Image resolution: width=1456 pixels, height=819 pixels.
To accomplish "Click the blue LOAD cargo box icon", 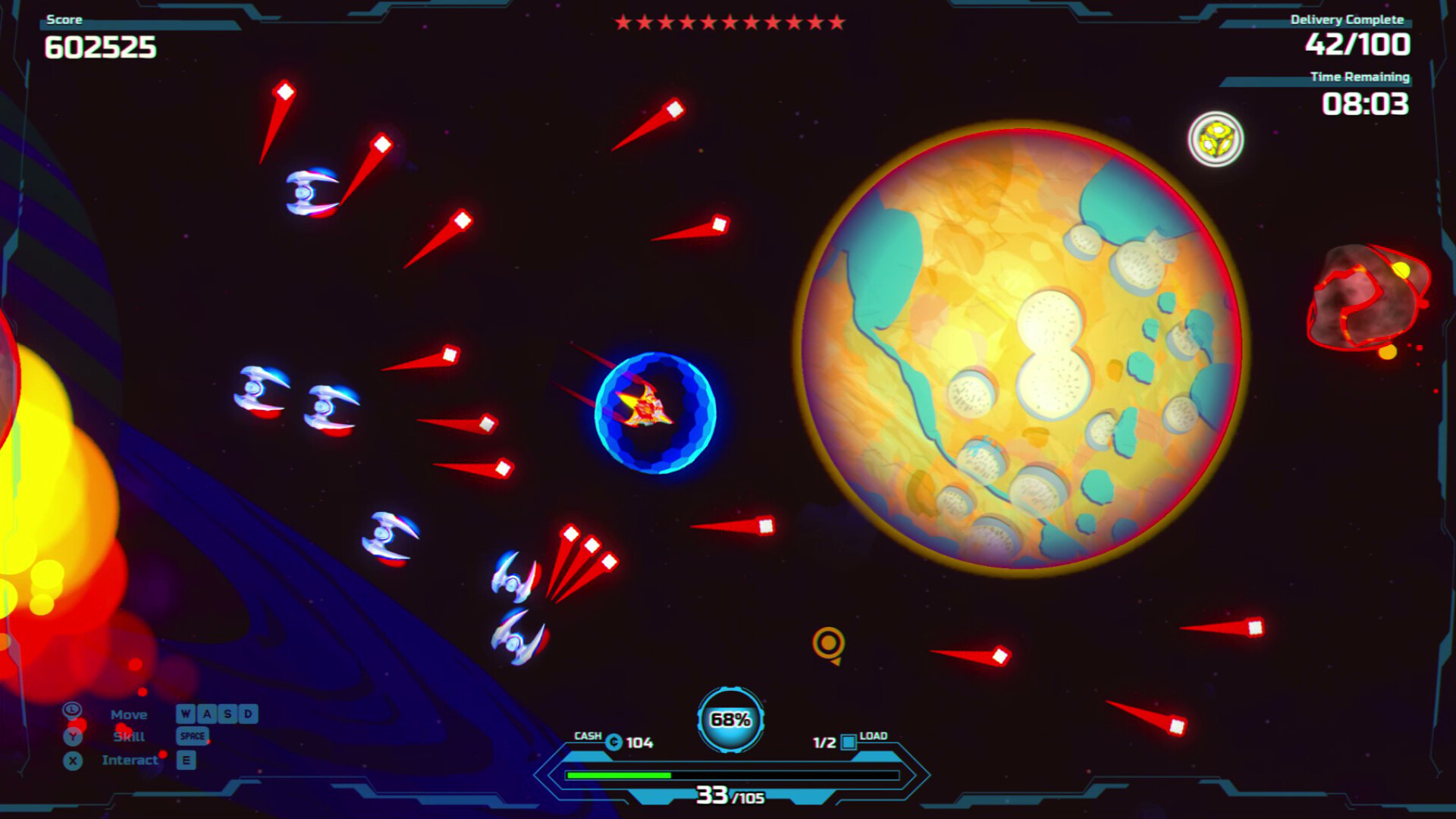I will coord(847,743).
